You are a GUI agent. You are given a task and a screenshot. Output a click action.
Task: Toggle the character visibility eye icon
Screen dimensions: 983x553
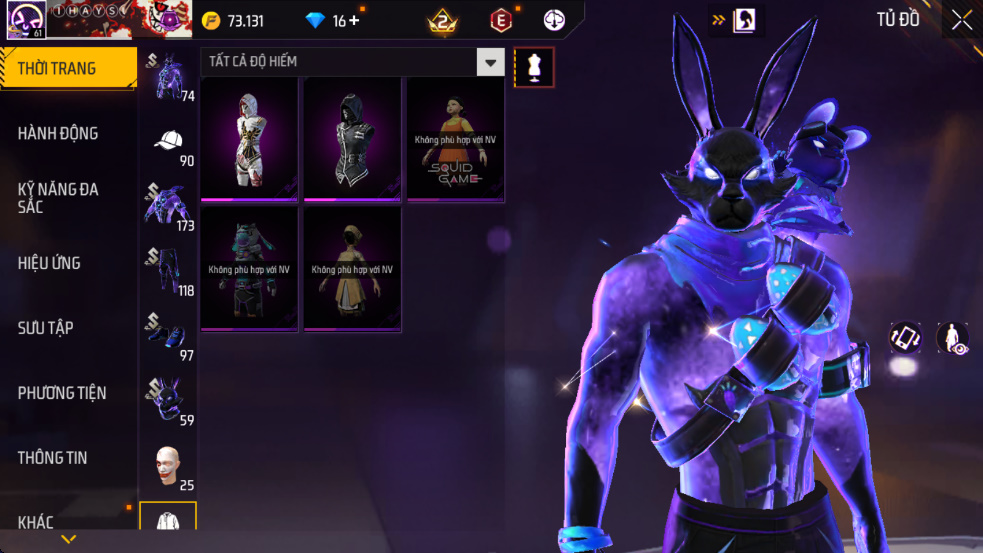952,338
